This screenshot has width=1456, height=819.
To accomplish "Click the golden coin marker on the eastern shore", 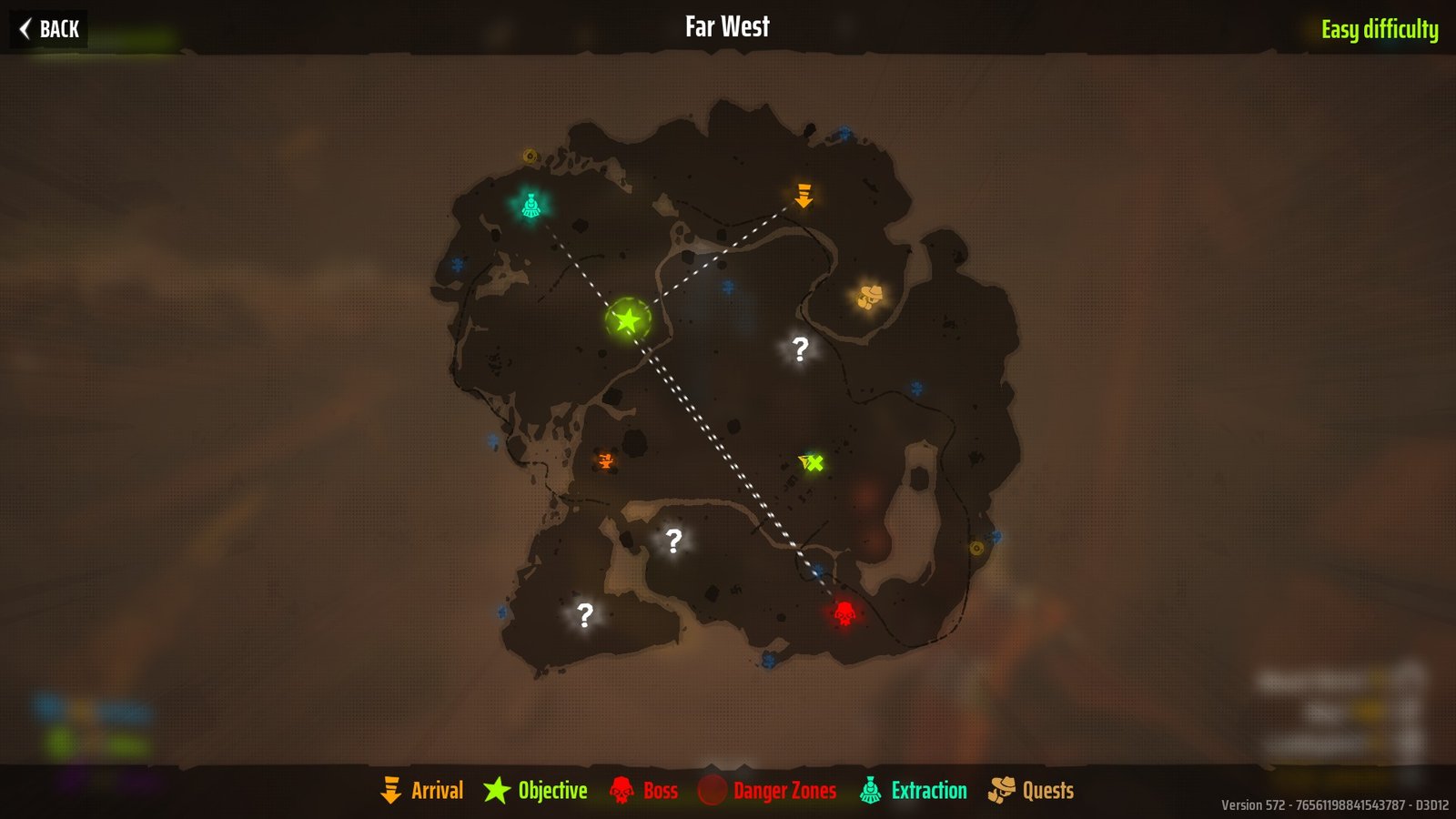I will click(978, 549).
